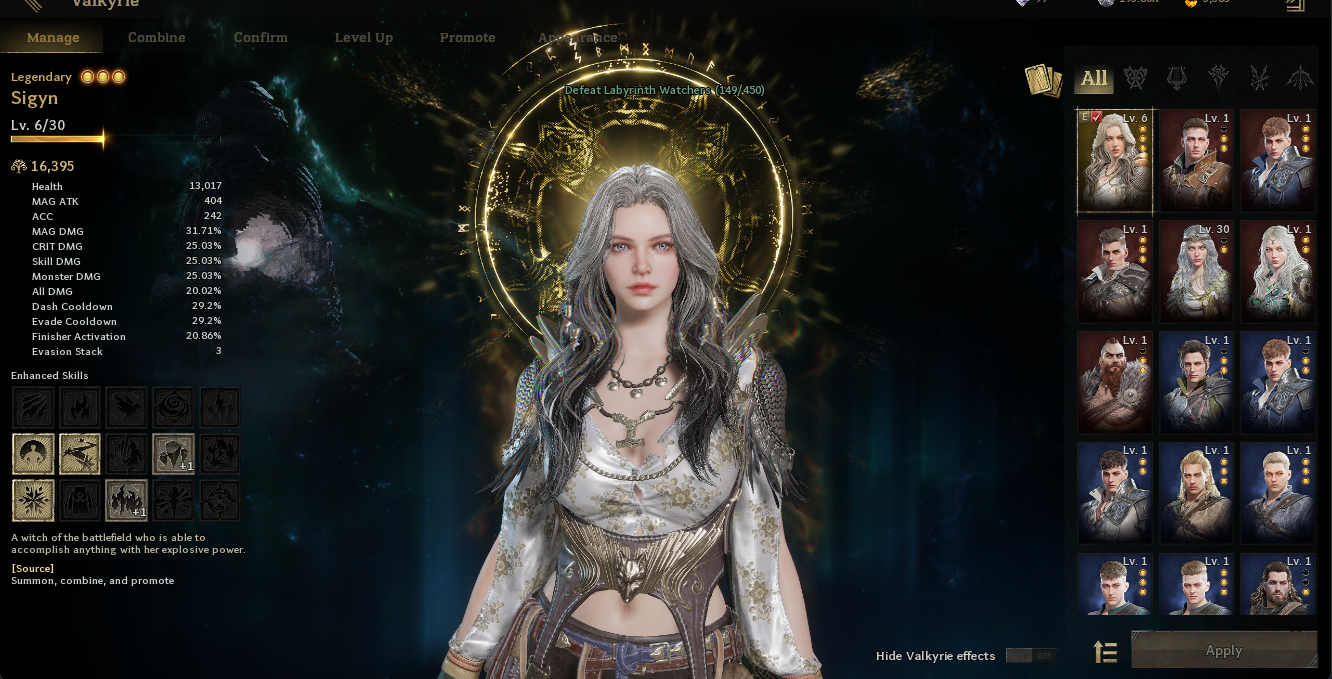Screen dimensions: 1332x679
Task: Open the sort order button beside Apply
Action: click(1105, 652)
